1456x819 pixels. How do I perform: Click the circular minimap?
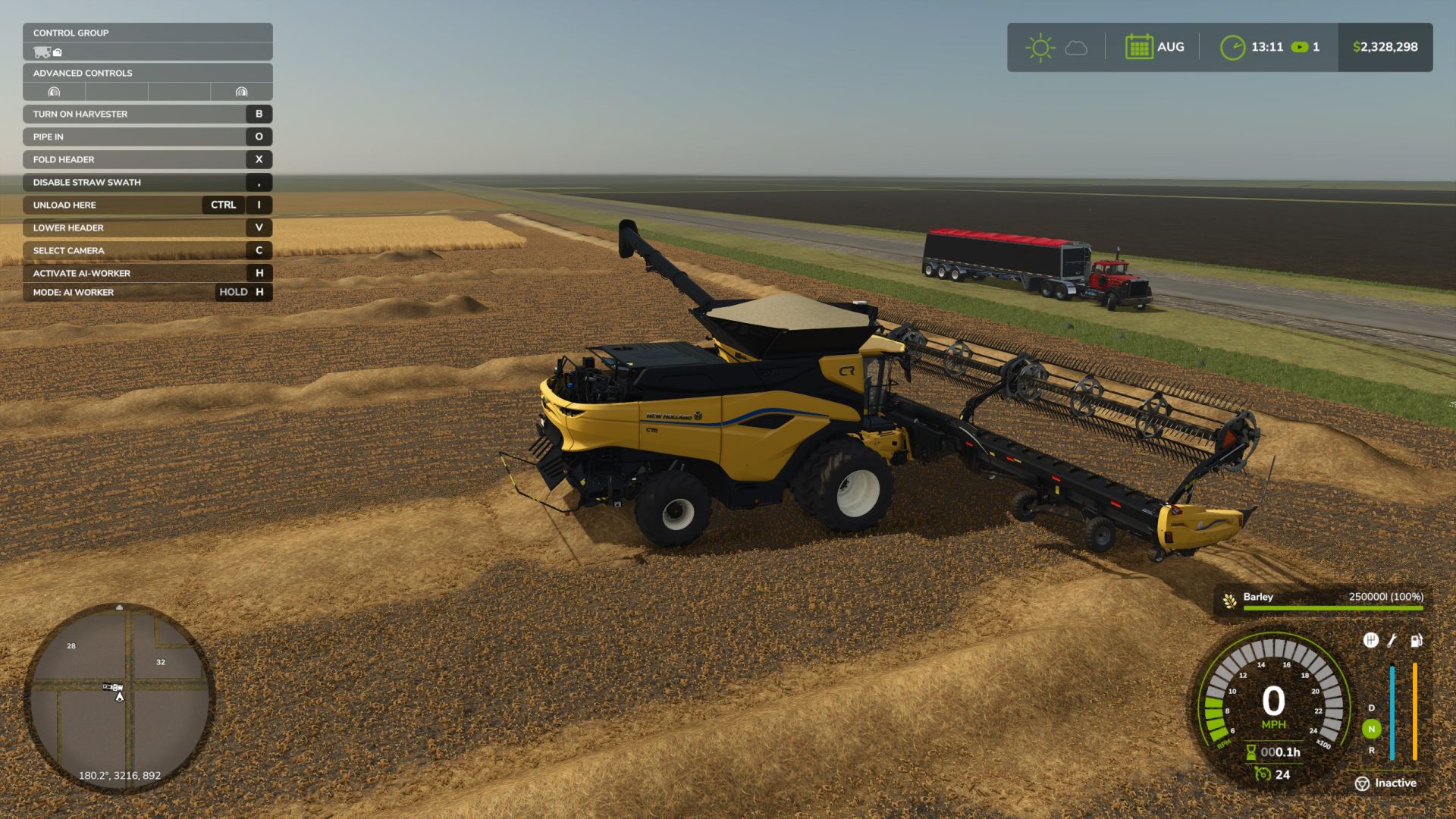pyautogui.click(x=120, y=698)
